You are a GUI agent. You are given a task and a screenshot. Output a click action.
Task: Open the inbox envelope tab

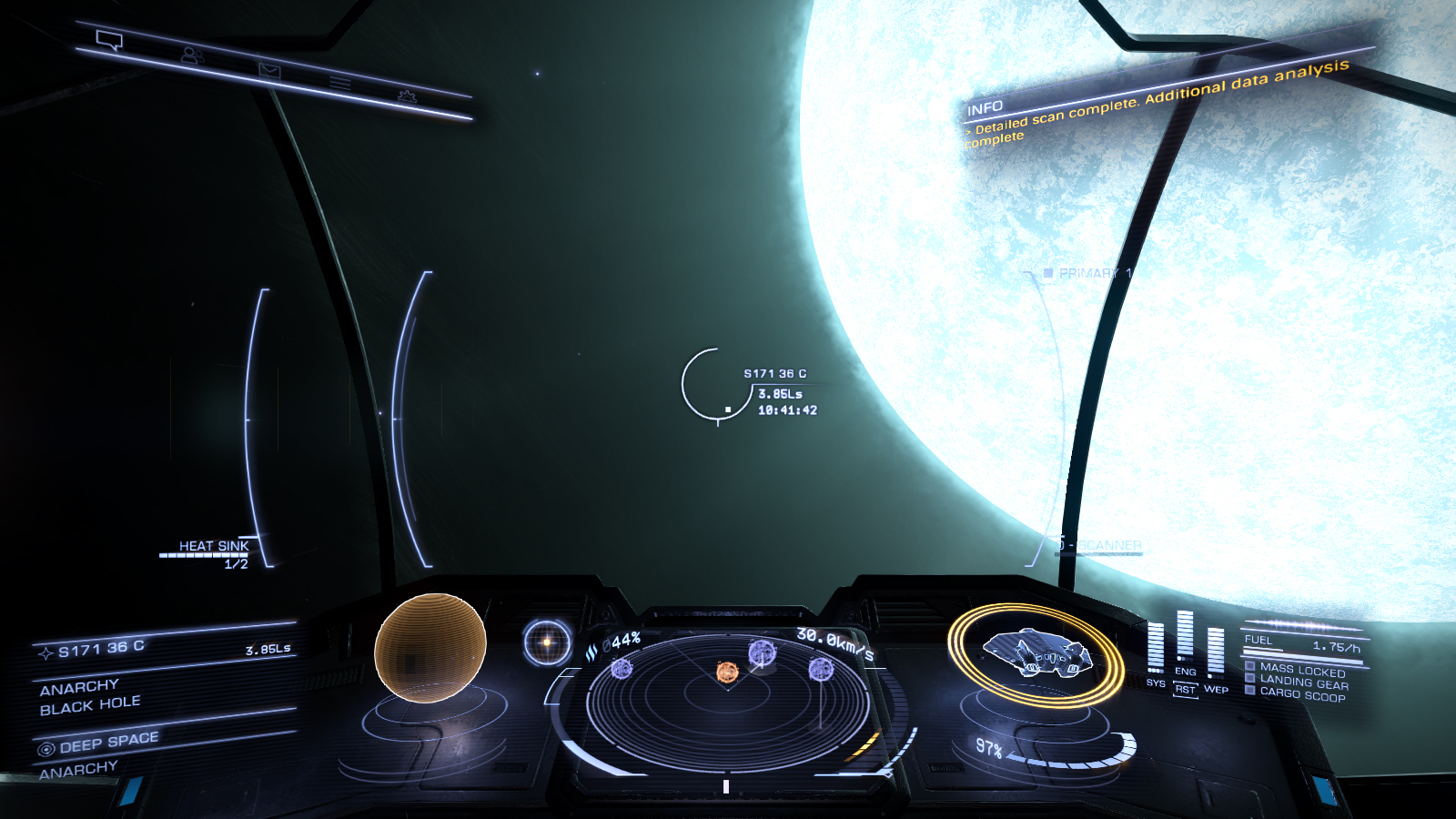click(269, 70)
